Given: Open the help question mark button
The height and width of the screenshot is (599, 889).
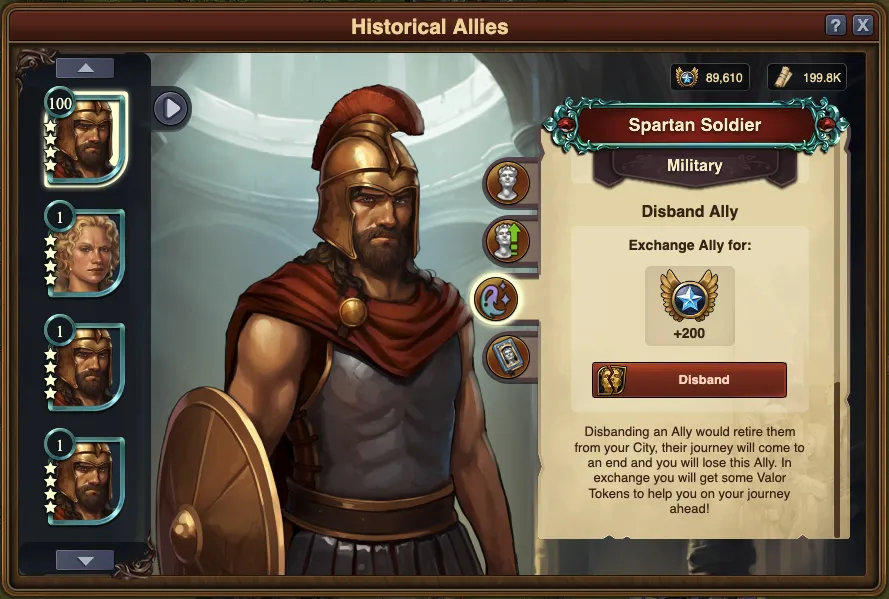Looking at the screenshot, I should (836, 26).
